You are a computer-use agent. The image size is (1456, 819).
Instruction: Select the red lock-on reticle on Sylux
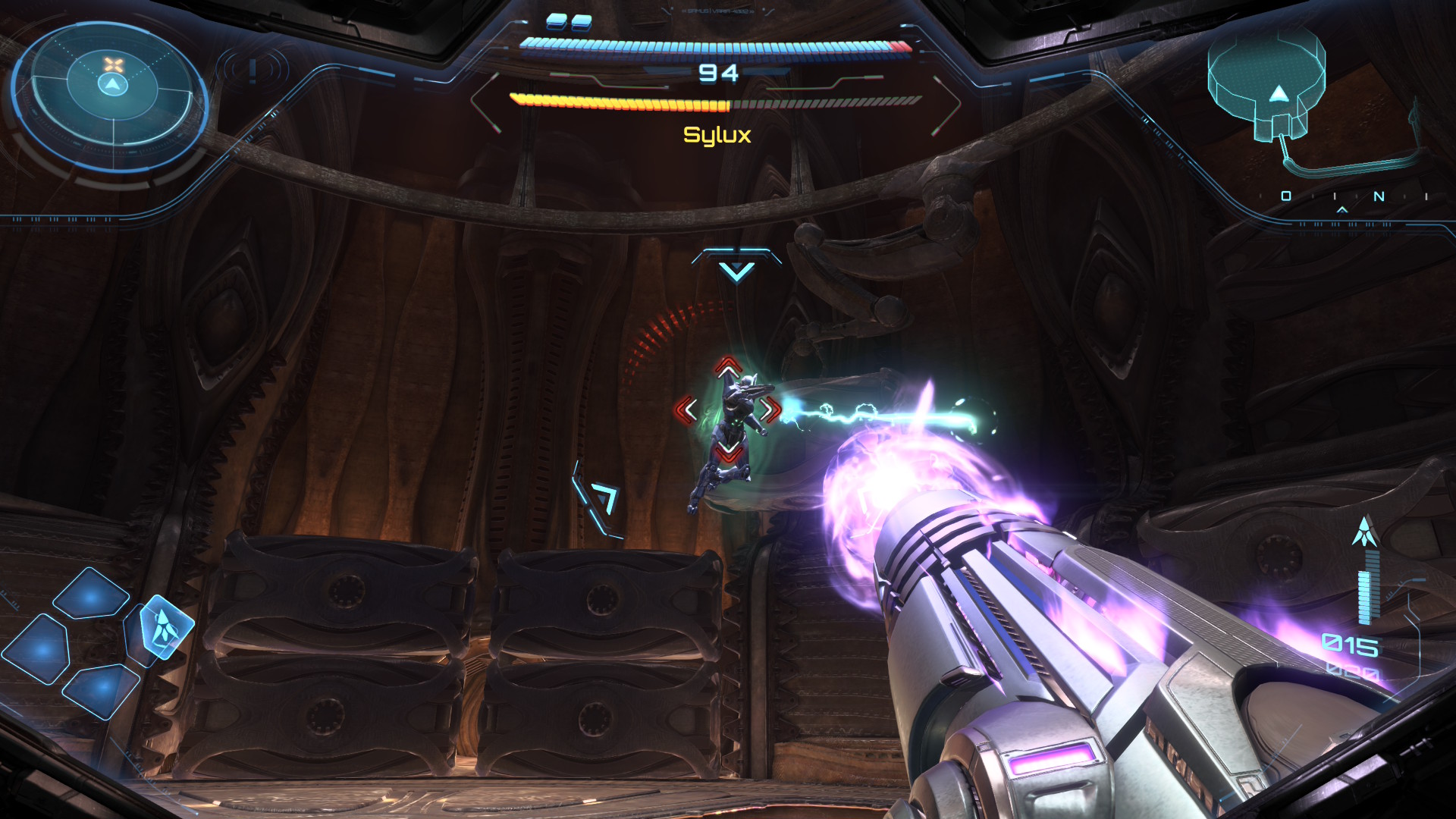coord(728,409)
